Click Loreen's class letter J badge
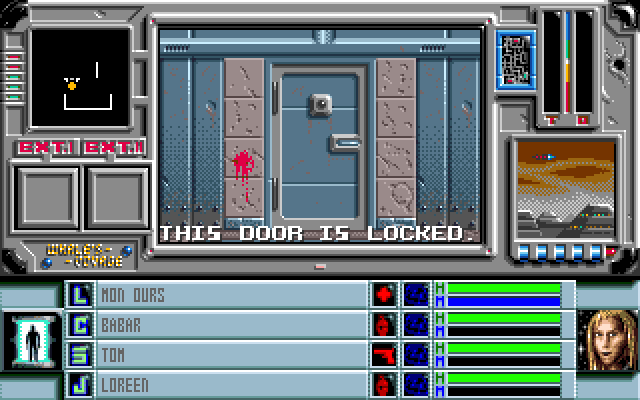The image size is (640, 400). click(x=80, y=385)
